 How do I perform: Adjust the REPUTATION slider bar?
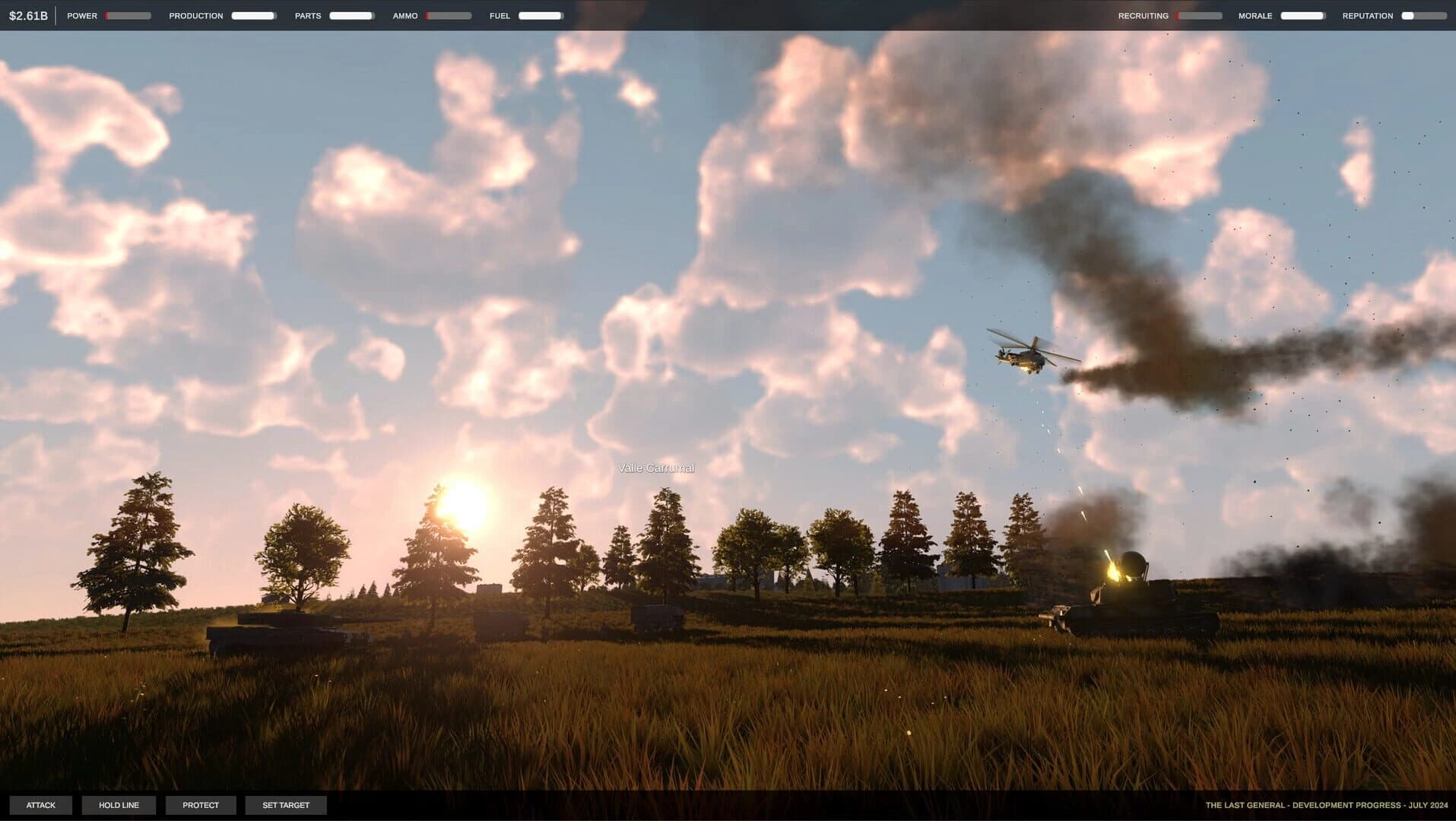tap(1423, 14)
